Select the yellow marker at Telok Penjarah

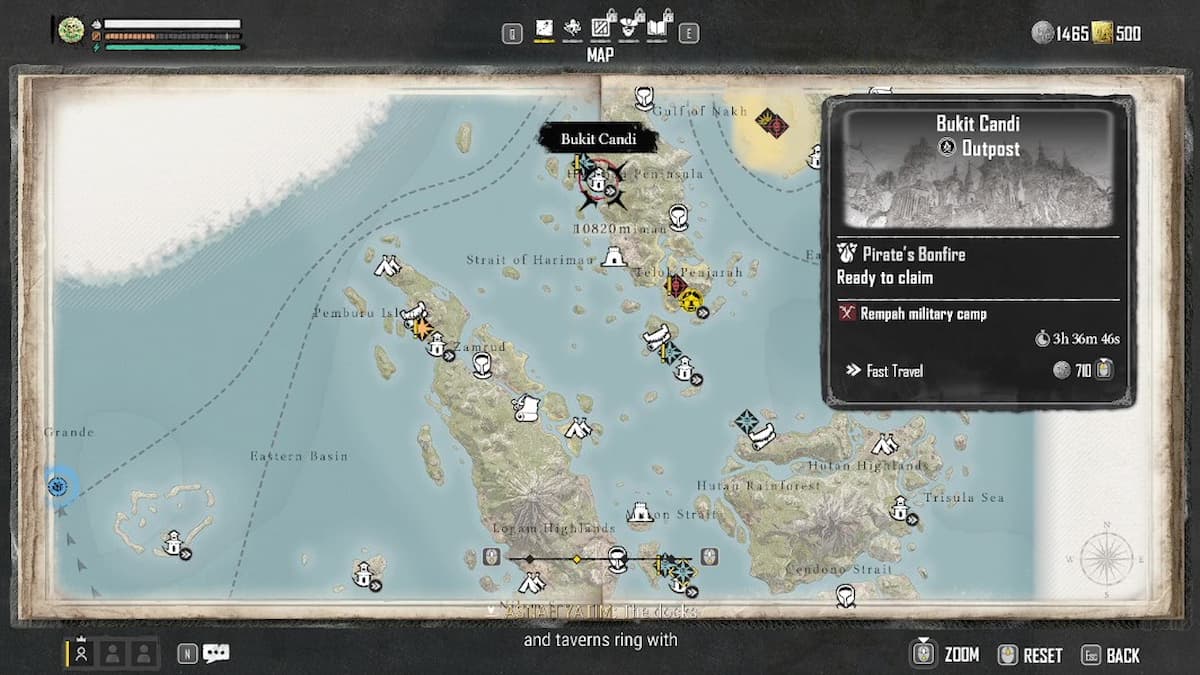tap(690, 301)
